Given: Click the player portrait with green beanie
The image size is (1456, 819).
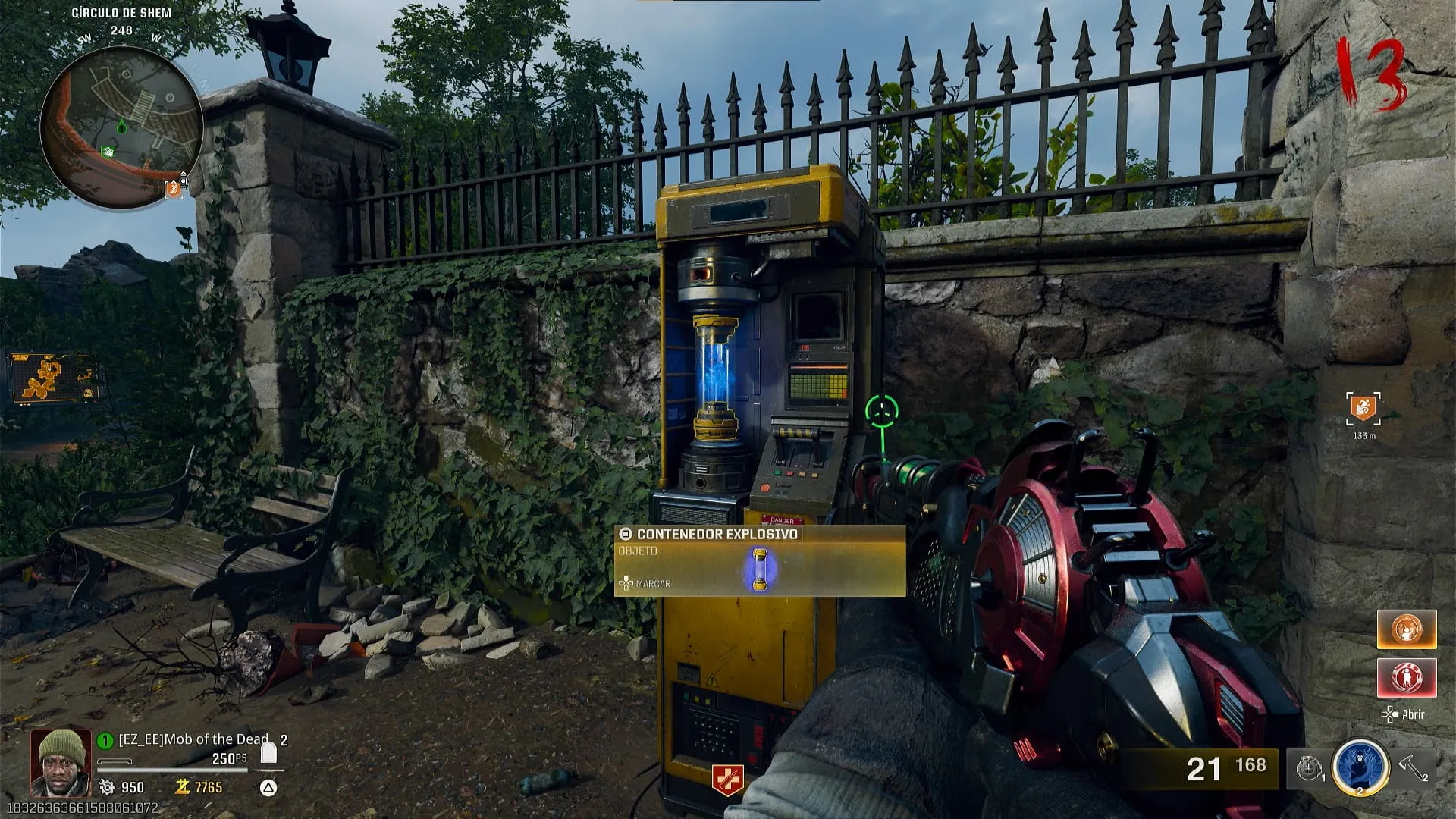Looking at the screenshot, I should tap(59, 762).
